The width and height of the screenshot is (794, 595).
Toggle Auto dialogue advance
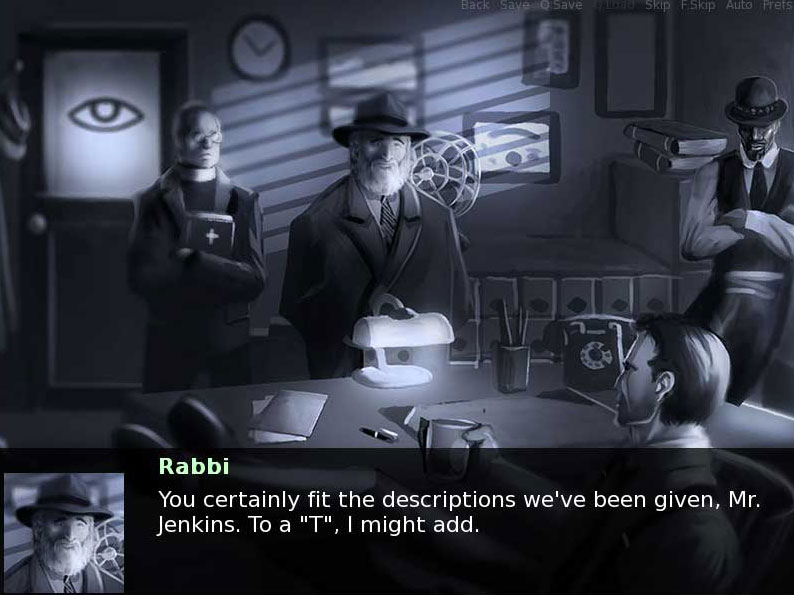[739, 6]
